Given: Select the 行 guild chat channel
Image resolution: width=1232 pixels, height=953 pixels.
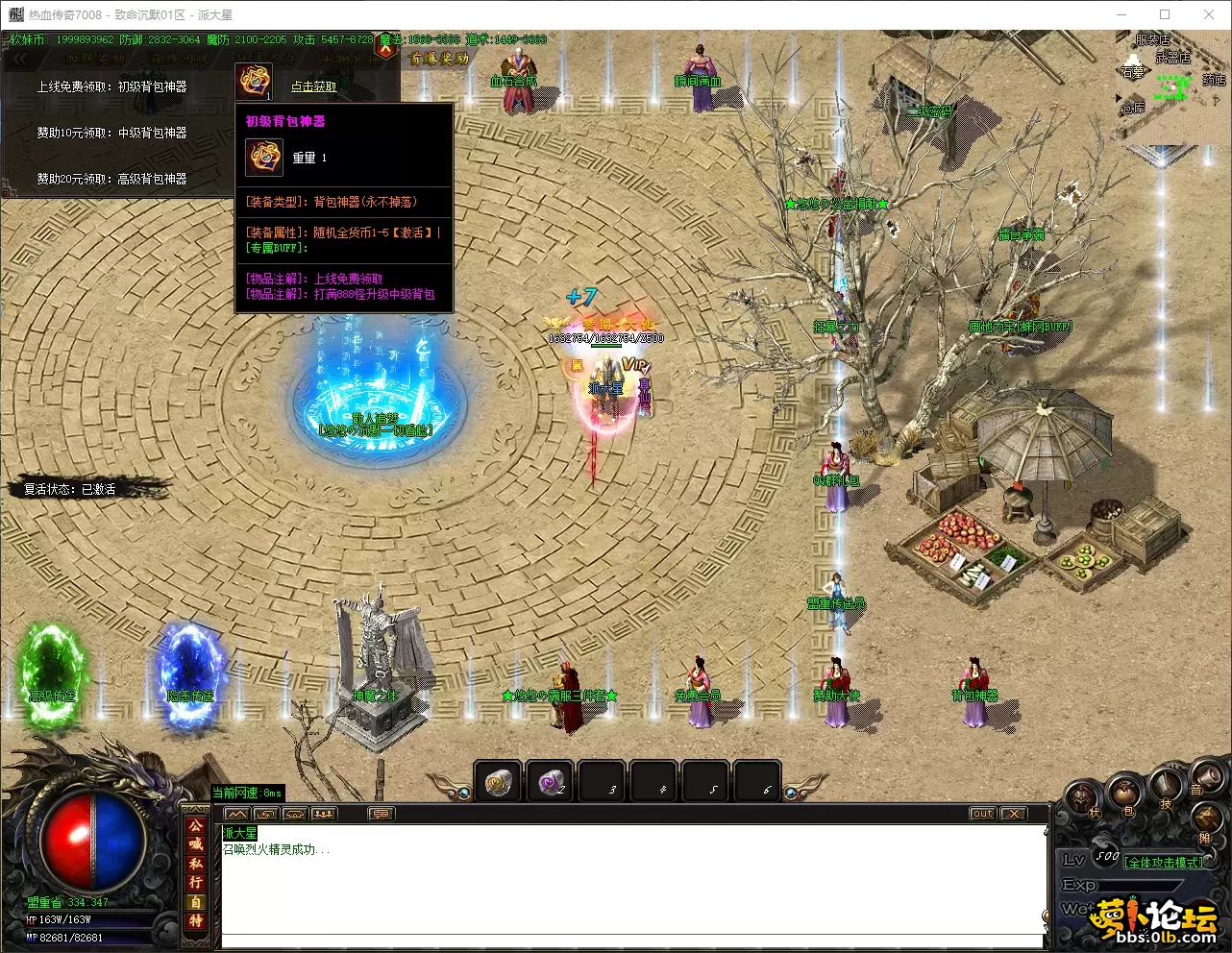Looking at the screenshot, I should 195,882.
